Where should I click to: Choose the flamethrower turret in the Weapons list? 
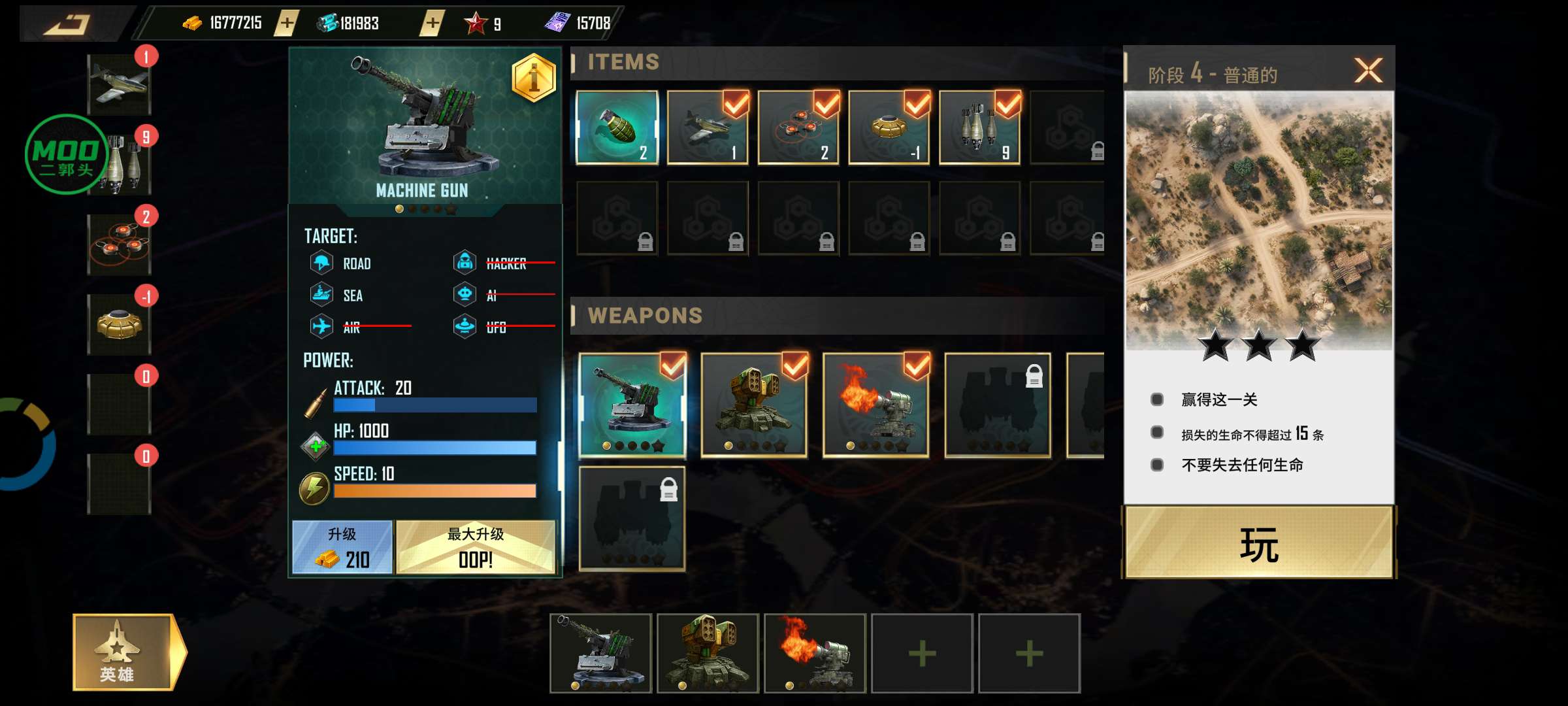coord(875,405)
